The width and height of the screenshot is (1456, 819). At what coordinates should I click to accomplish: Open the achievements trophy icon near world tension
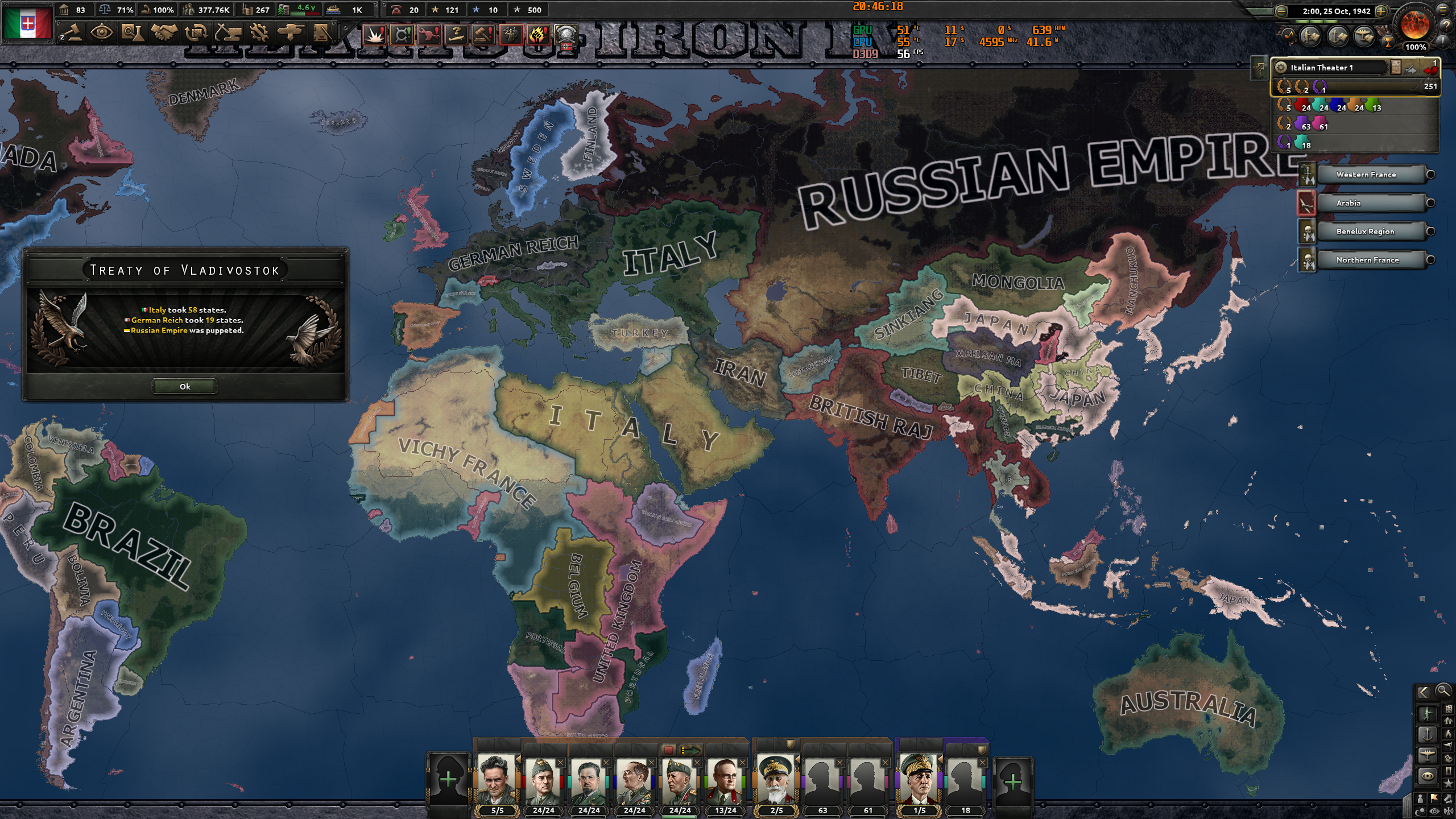(1388, 42)
